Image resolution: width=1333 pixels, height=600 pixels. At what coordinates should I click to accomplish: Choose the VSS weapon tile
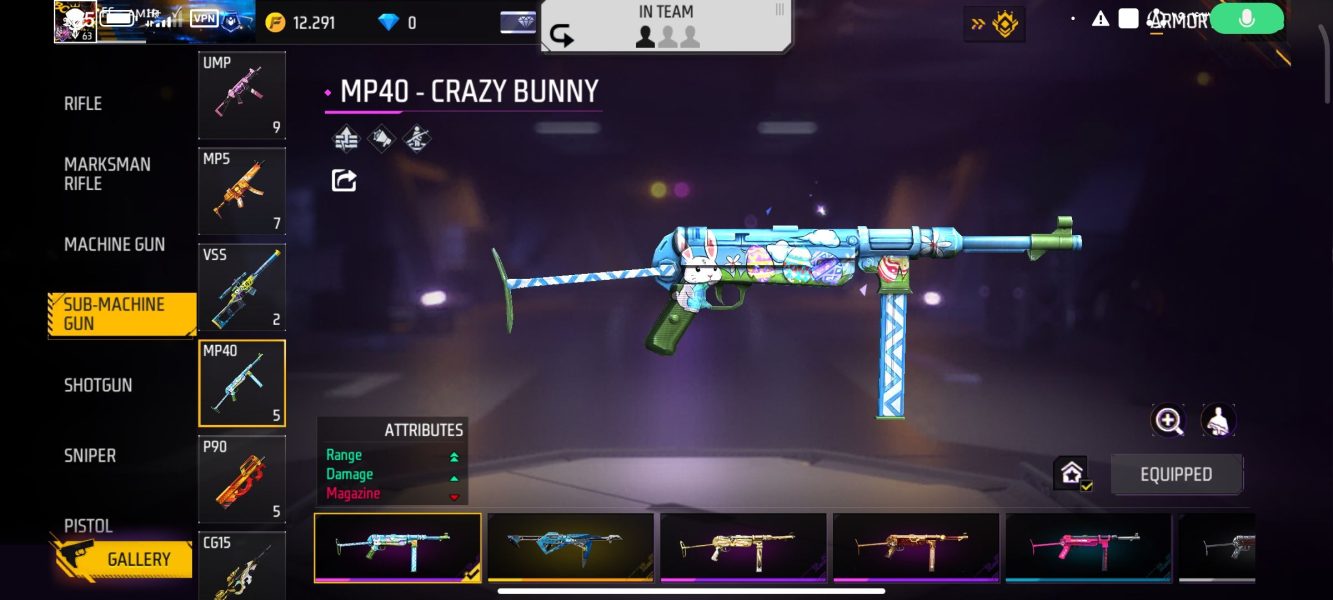[x=242, y=287]
